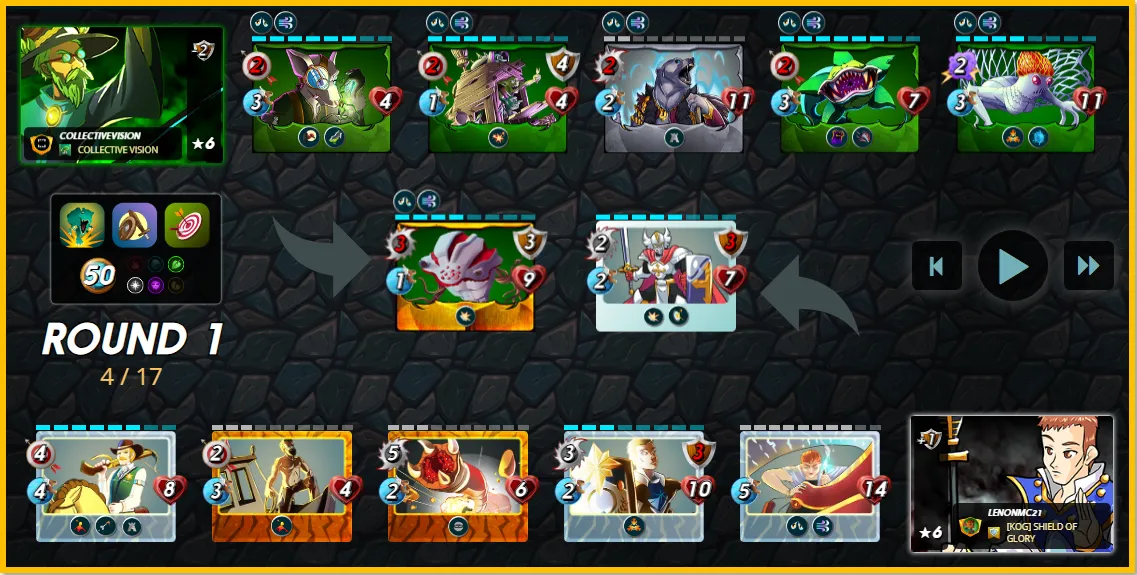Inspect the bullseye target ruleset icon
The height and width of the screenshot is (575, 1137).
click(x=187, y=225)
